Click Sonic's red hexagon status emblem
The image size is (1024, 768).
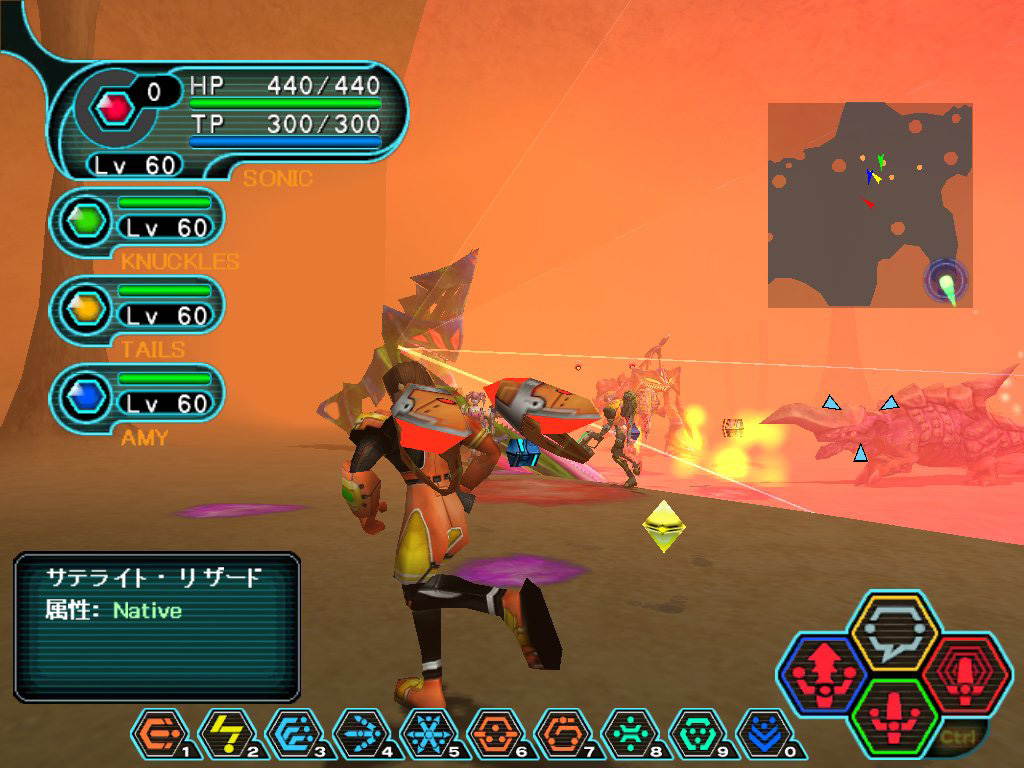coord(113,106)
